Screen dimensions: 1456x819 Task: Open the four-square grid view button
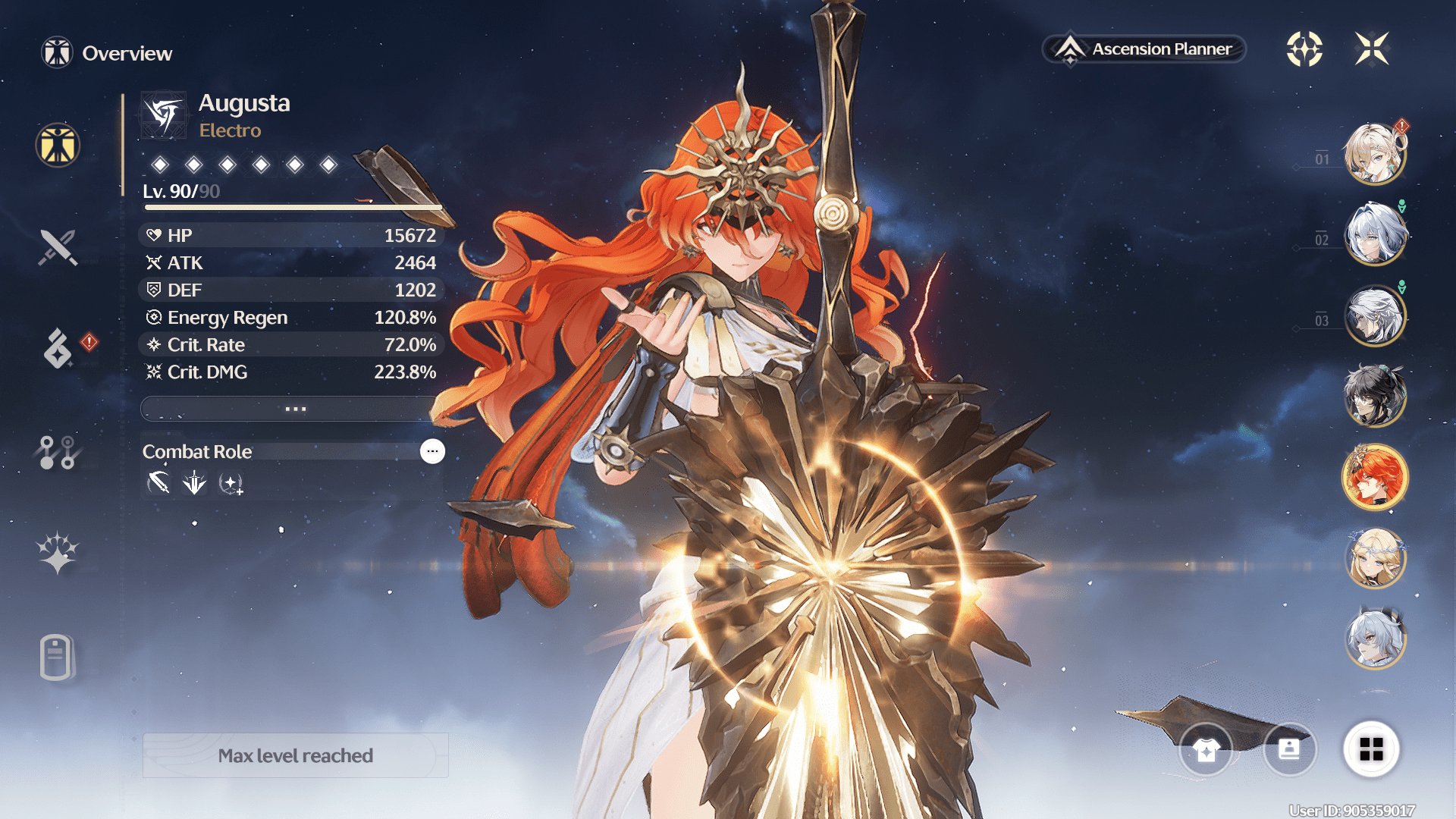pos(1371,749)
